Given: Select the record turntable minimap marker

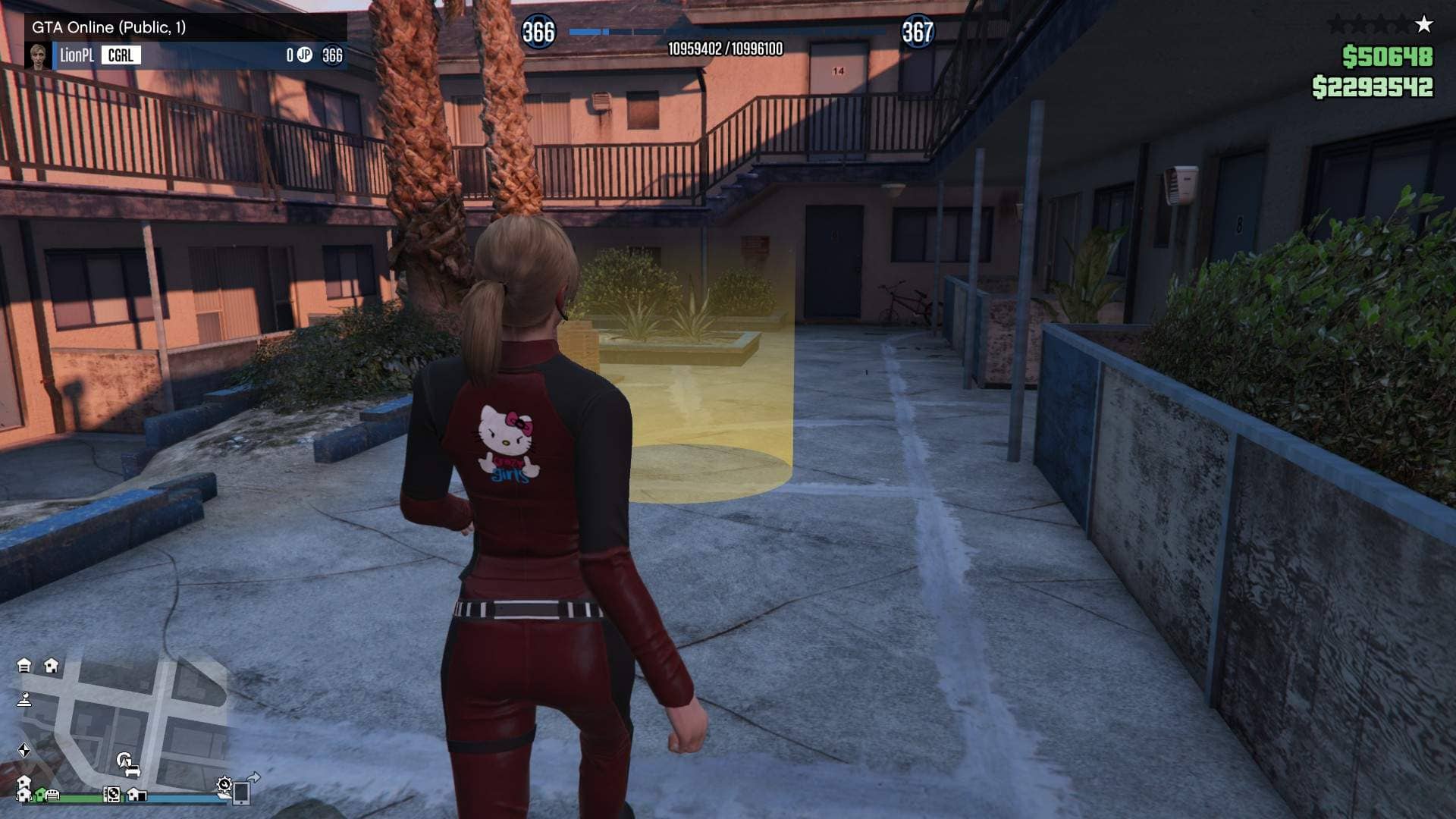Looking at the screenshot, I should [x=111, y=795].
